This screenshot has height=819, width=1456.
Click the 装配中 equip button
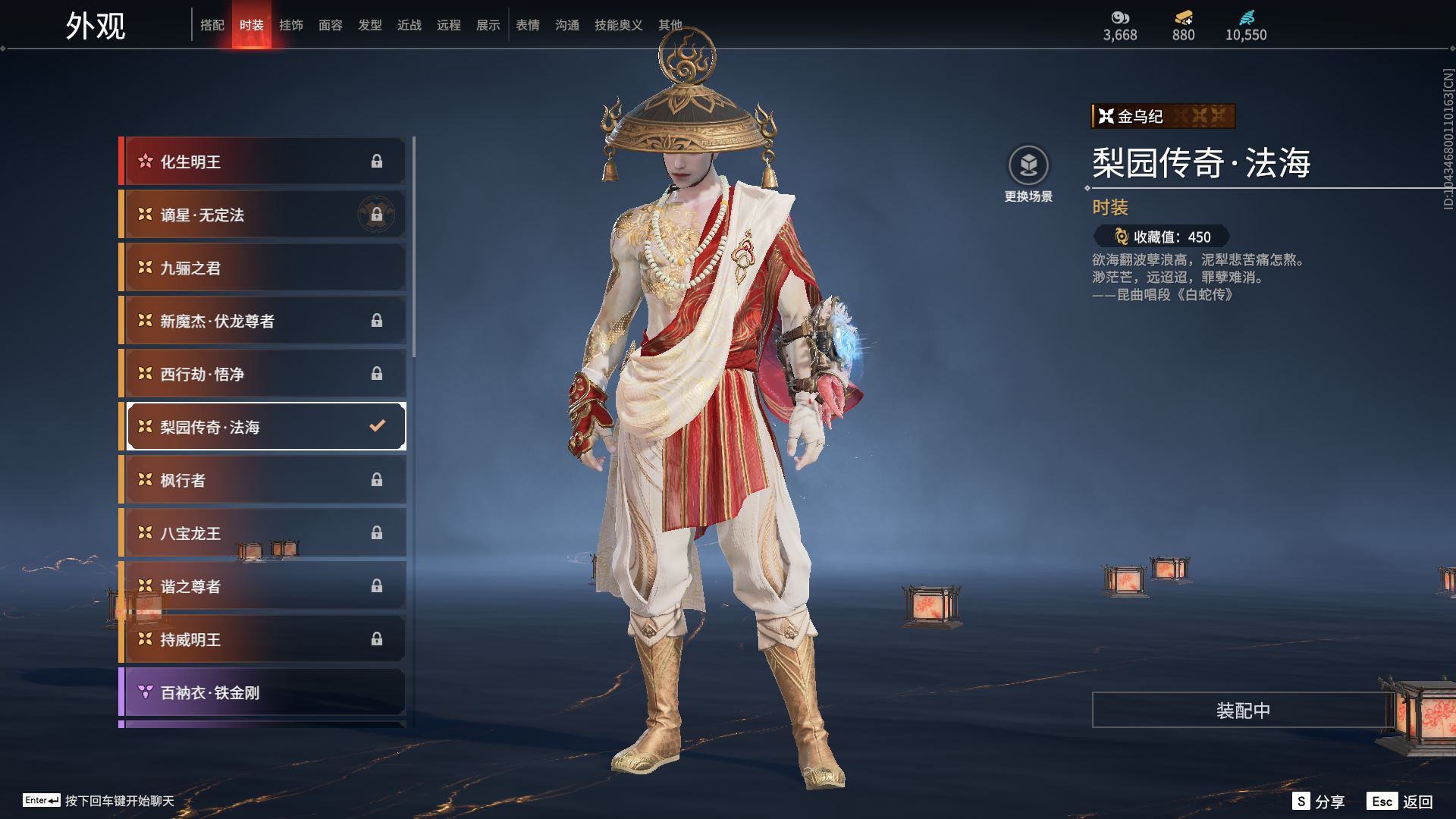[x=1242, y=711]
